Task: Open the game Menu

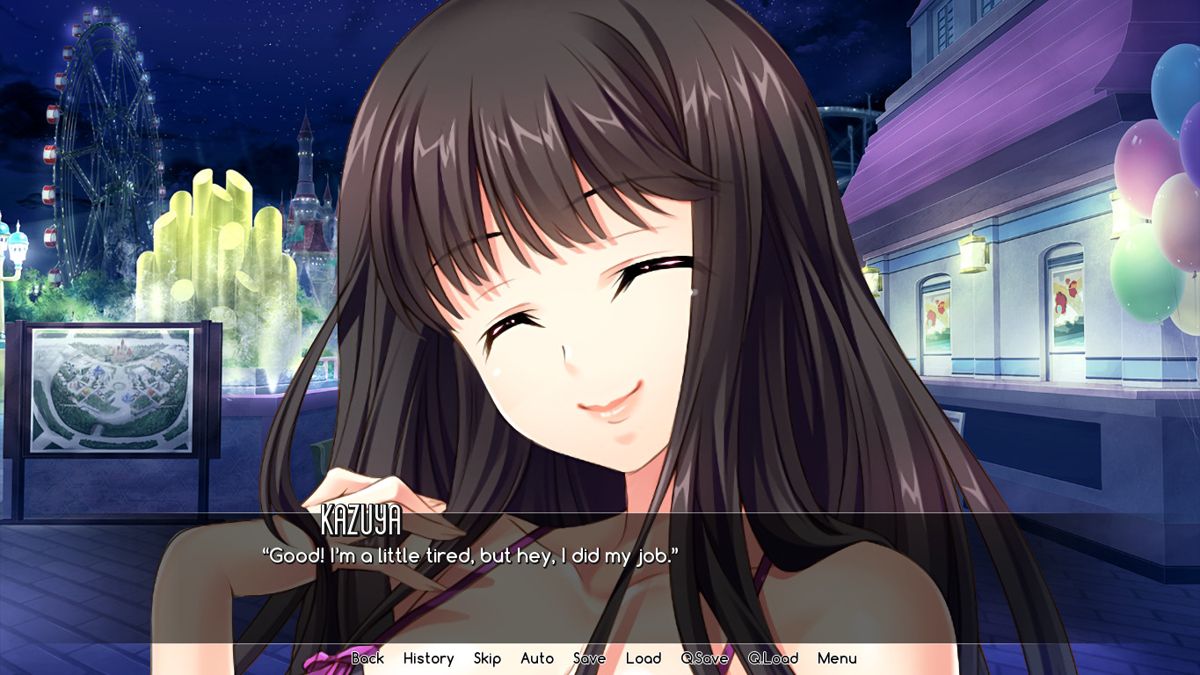Action: (837, 658)
